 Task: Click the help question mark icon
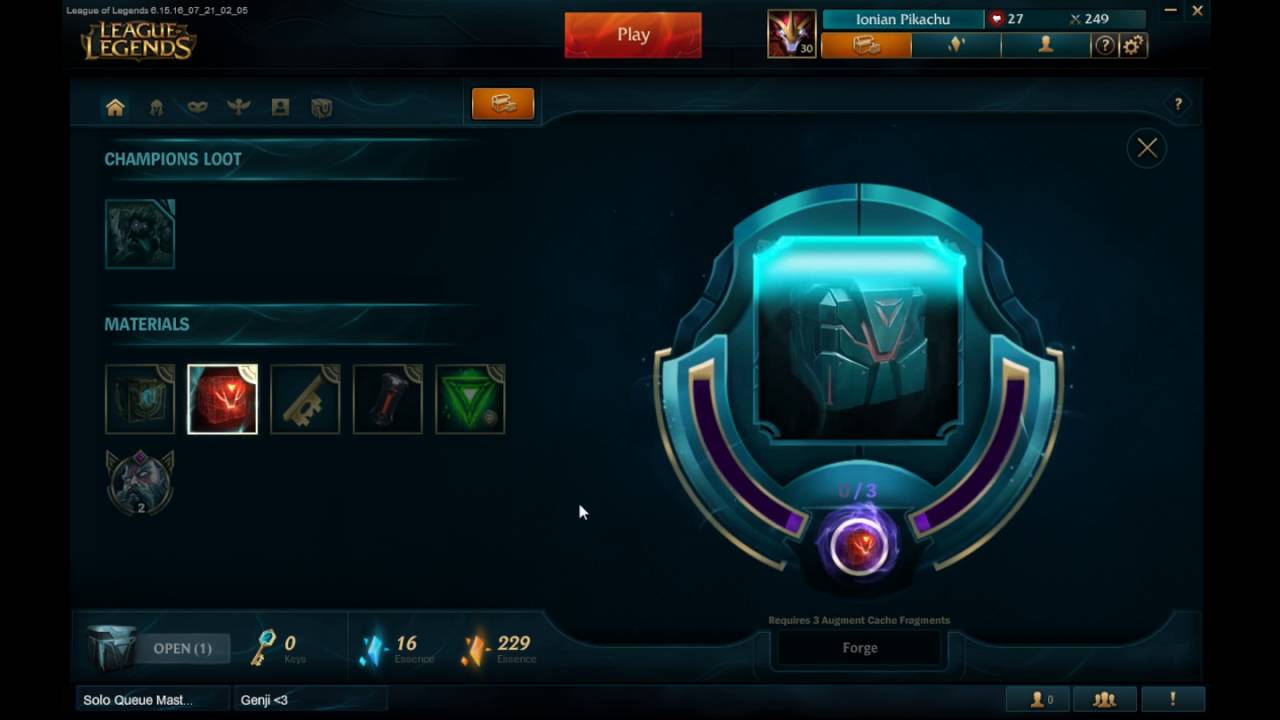point(1103,45)
